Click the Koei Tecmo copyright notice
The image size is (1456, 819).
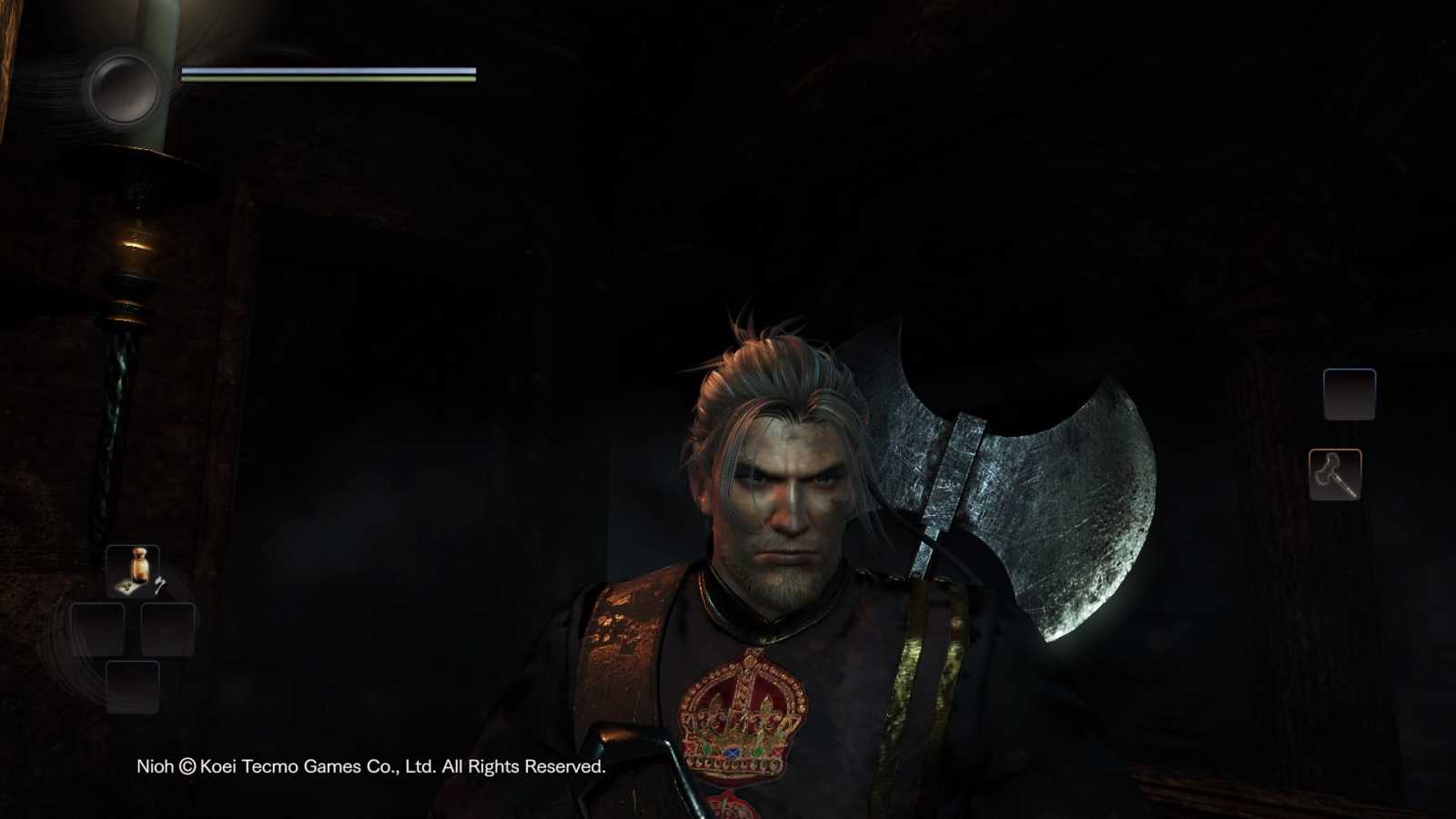pyautogui.click(x=369, y=767)
